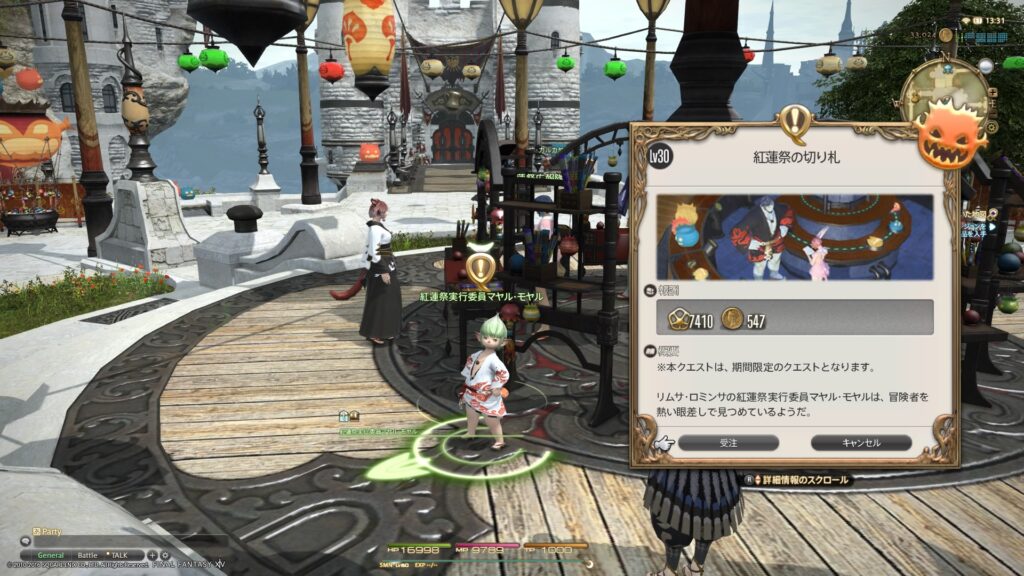This screenshot has height=576, width=1024.
Task: Add a new chat tab with the plus button
Action: (152, 555)
